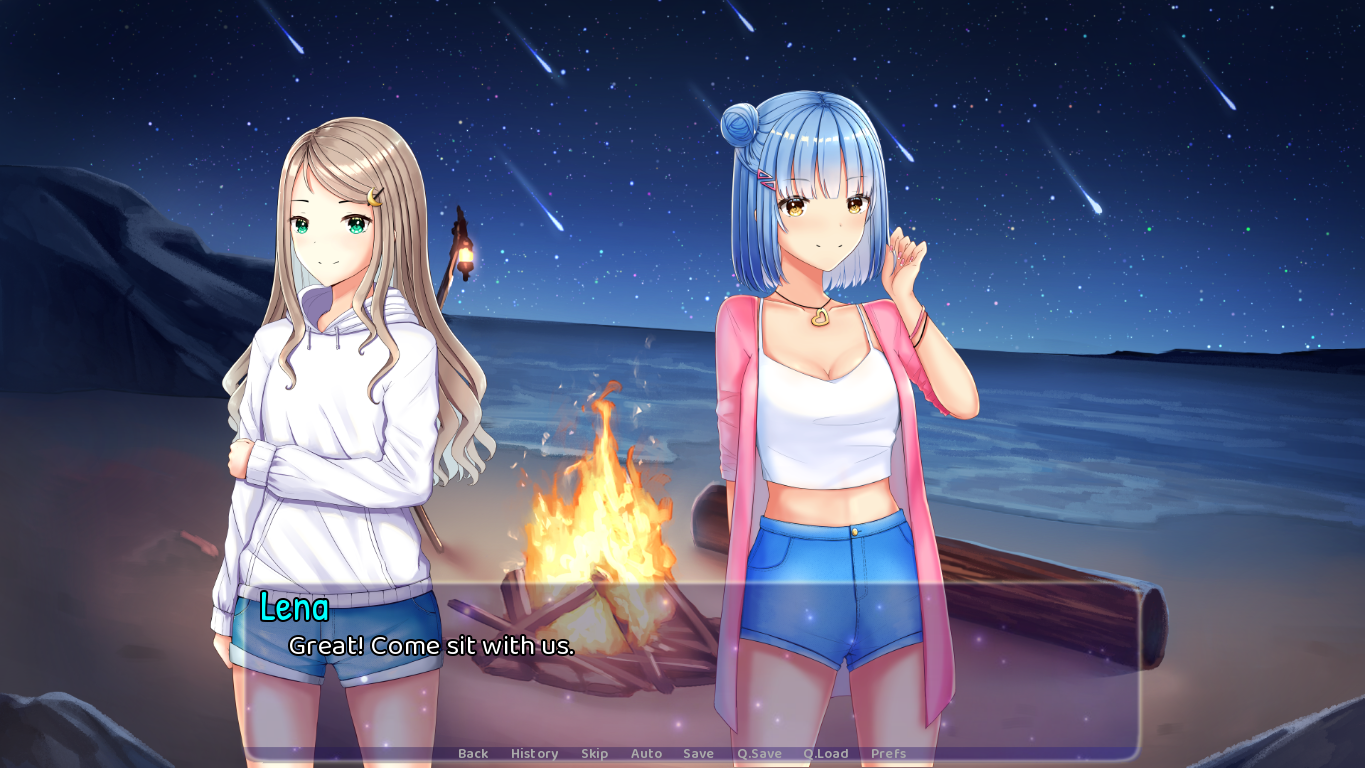Viewport: 1365px width, 768px height.
Task: Open the History log
Action: tap(535, 753)
